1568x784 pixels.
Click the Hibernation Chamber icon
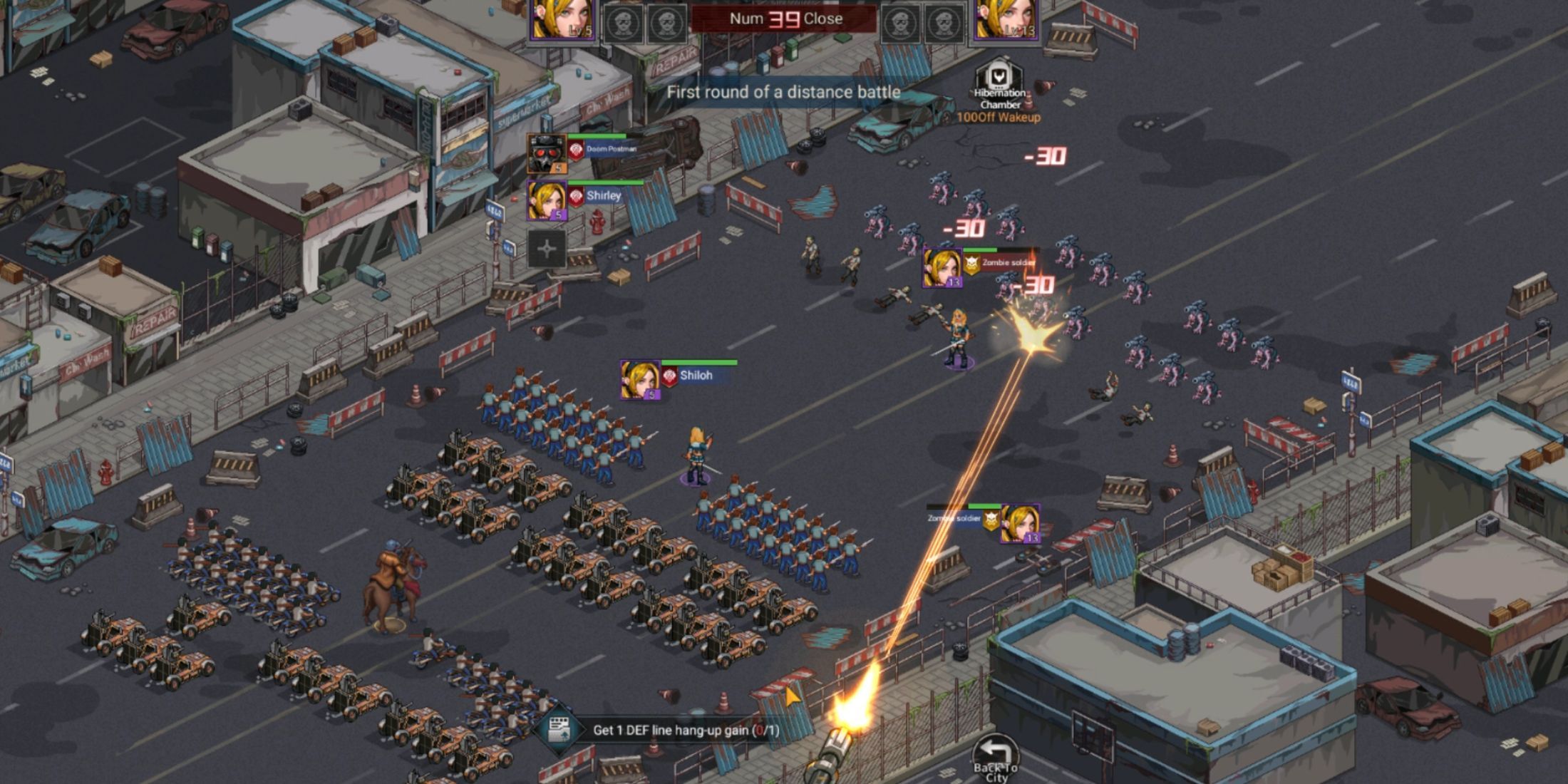pos(996,76)
